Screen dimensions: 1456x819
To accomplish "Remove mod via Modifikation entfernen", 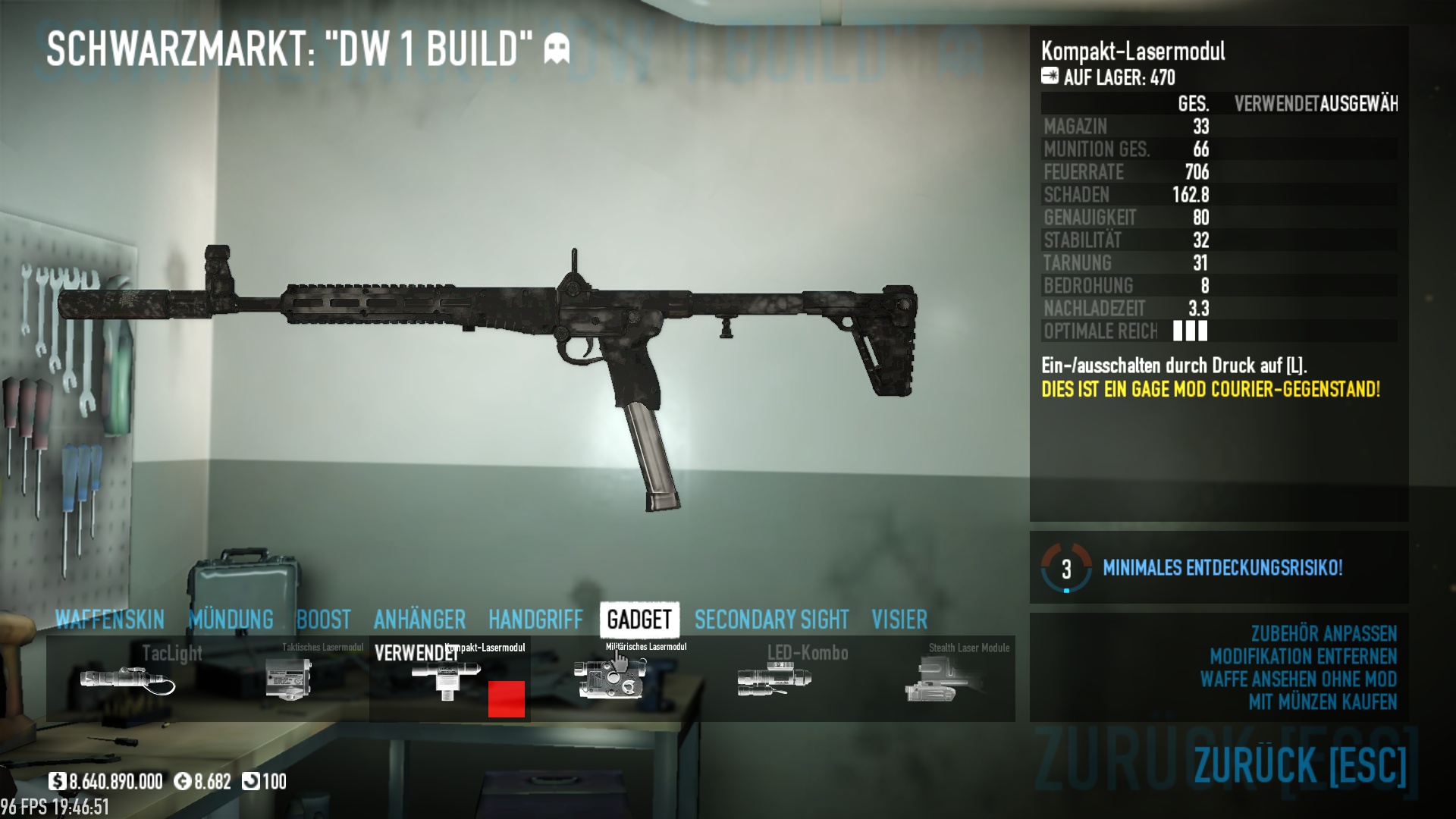I will 1303,657.
